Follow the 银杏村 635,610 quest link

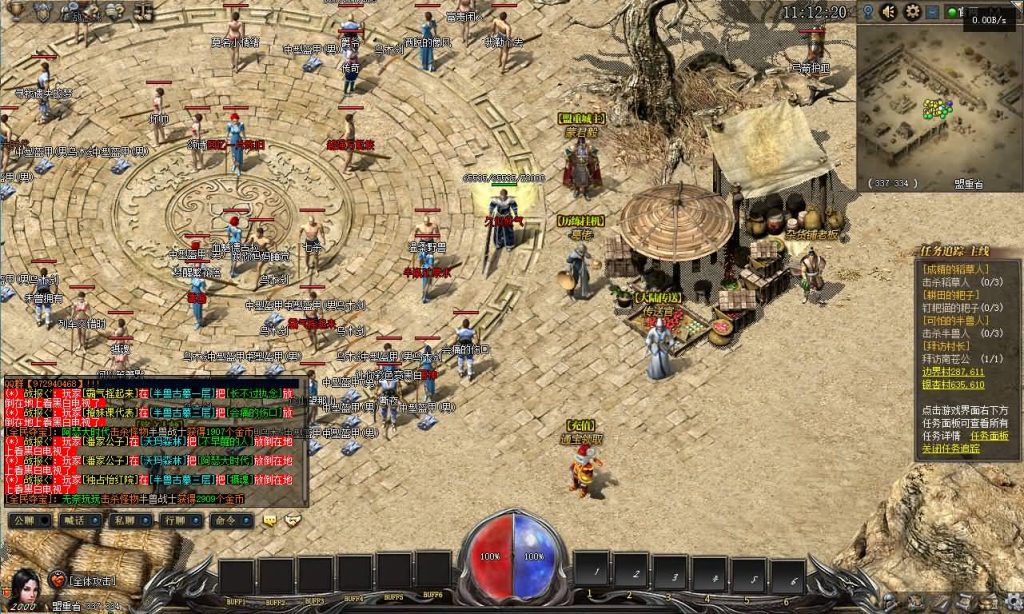(953, 384)
